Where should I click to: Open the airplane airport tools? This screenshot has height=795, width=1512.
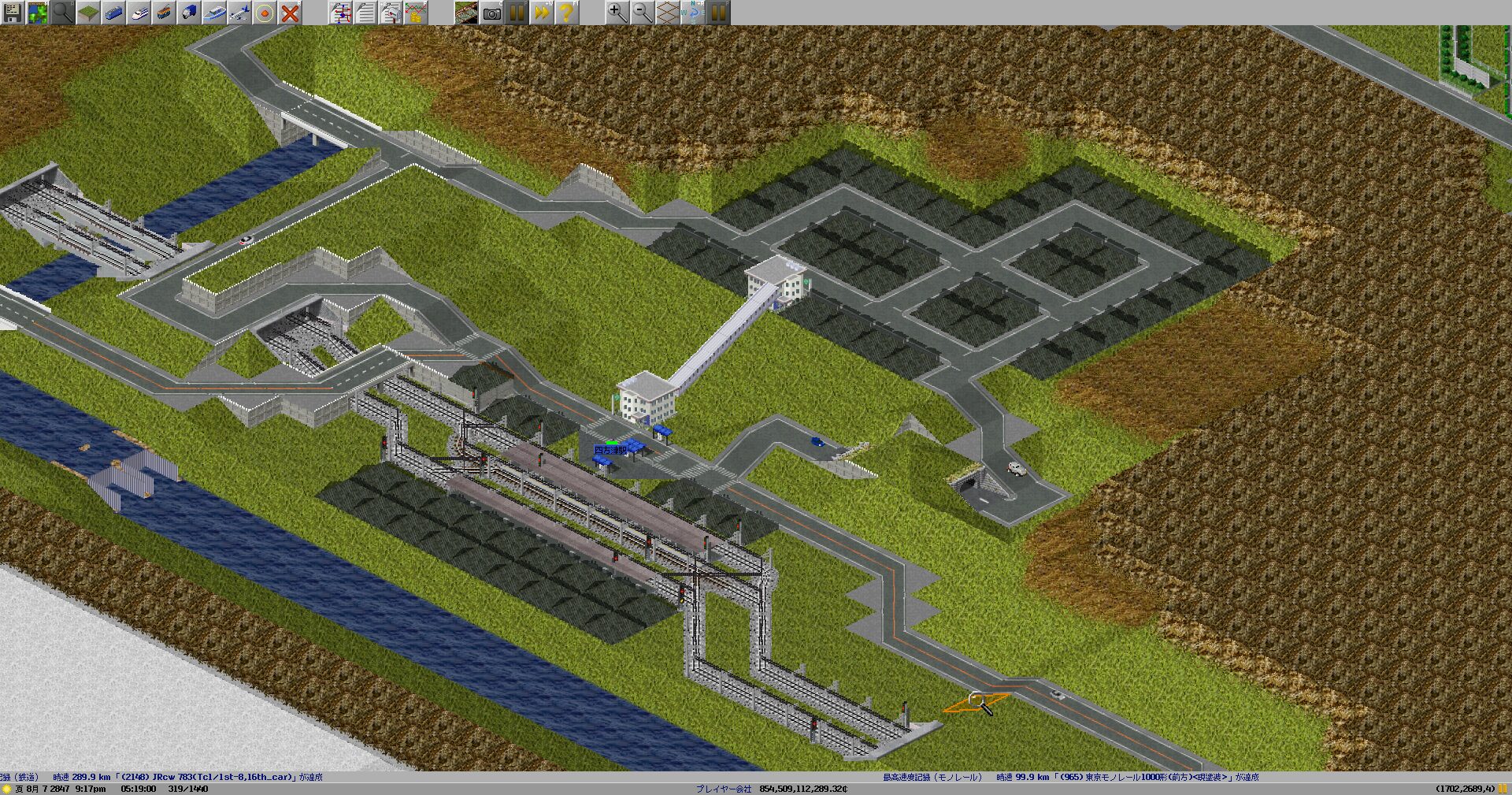(x=239, y=12)
